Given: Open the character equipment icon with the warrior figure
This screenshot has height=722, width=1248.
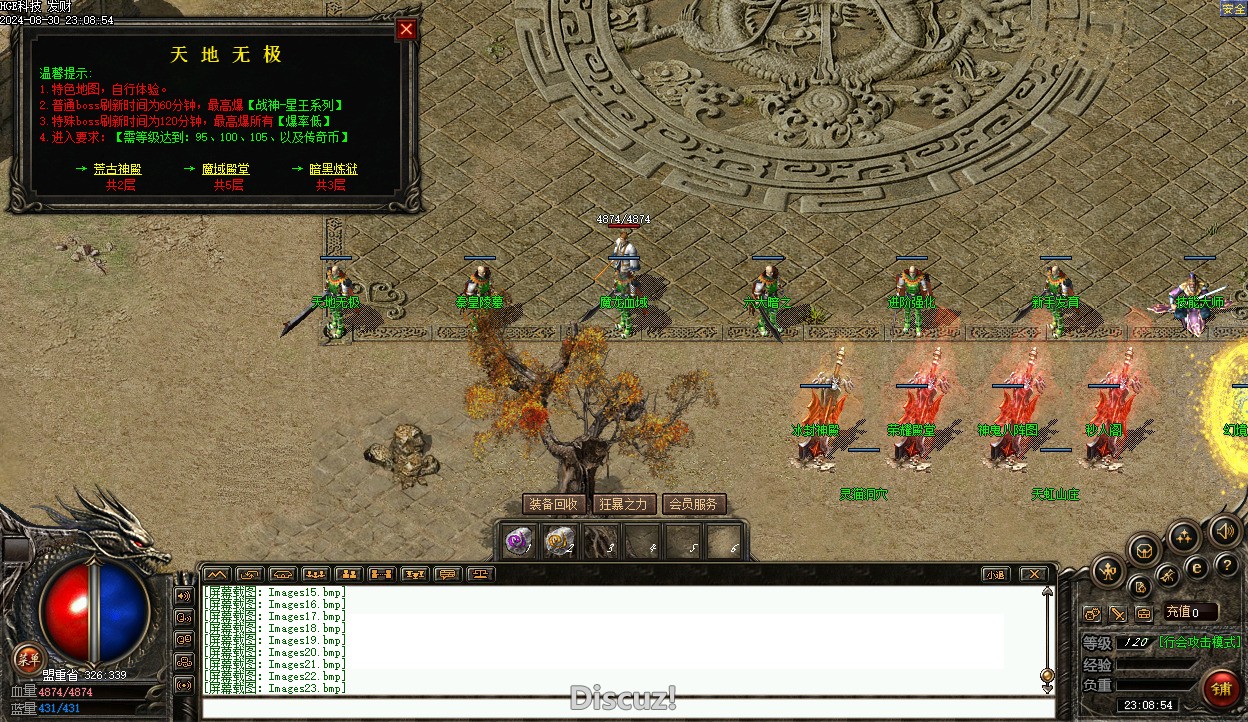Looking at the screenshot, I should click(1108, 572).
